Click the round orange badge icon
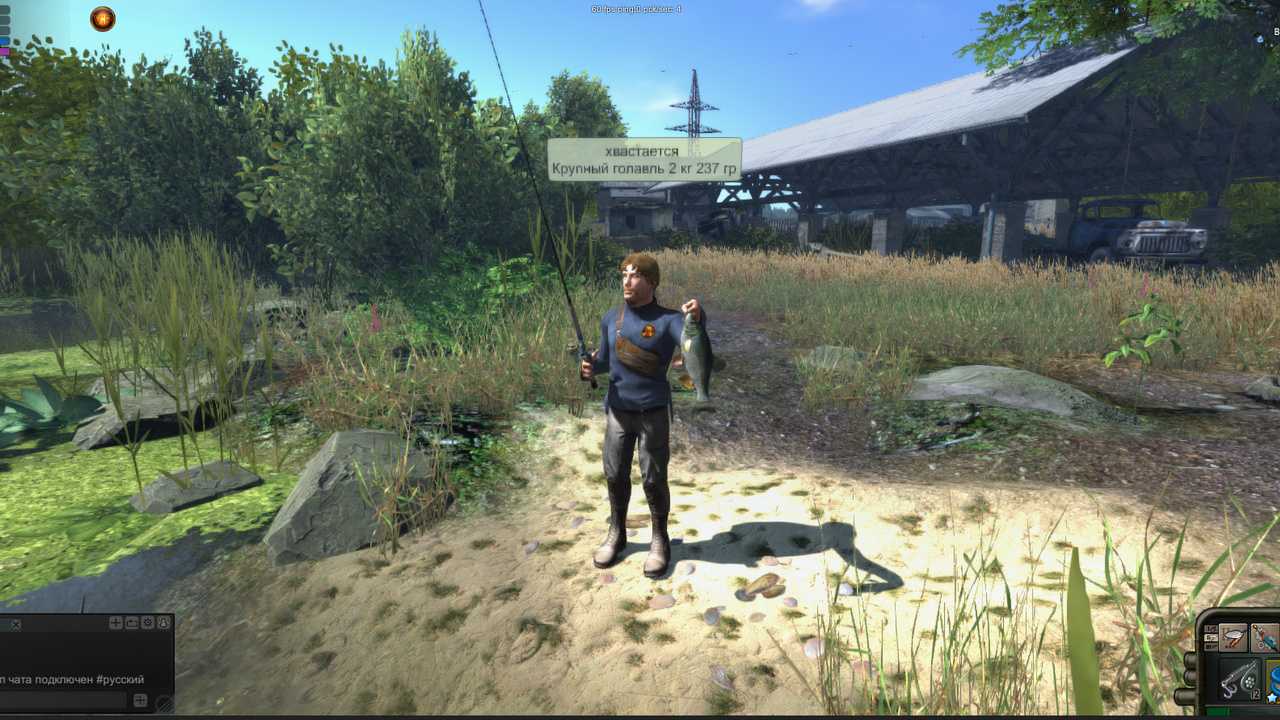This screenshot has height=720, width=1280. pos(102,19)
